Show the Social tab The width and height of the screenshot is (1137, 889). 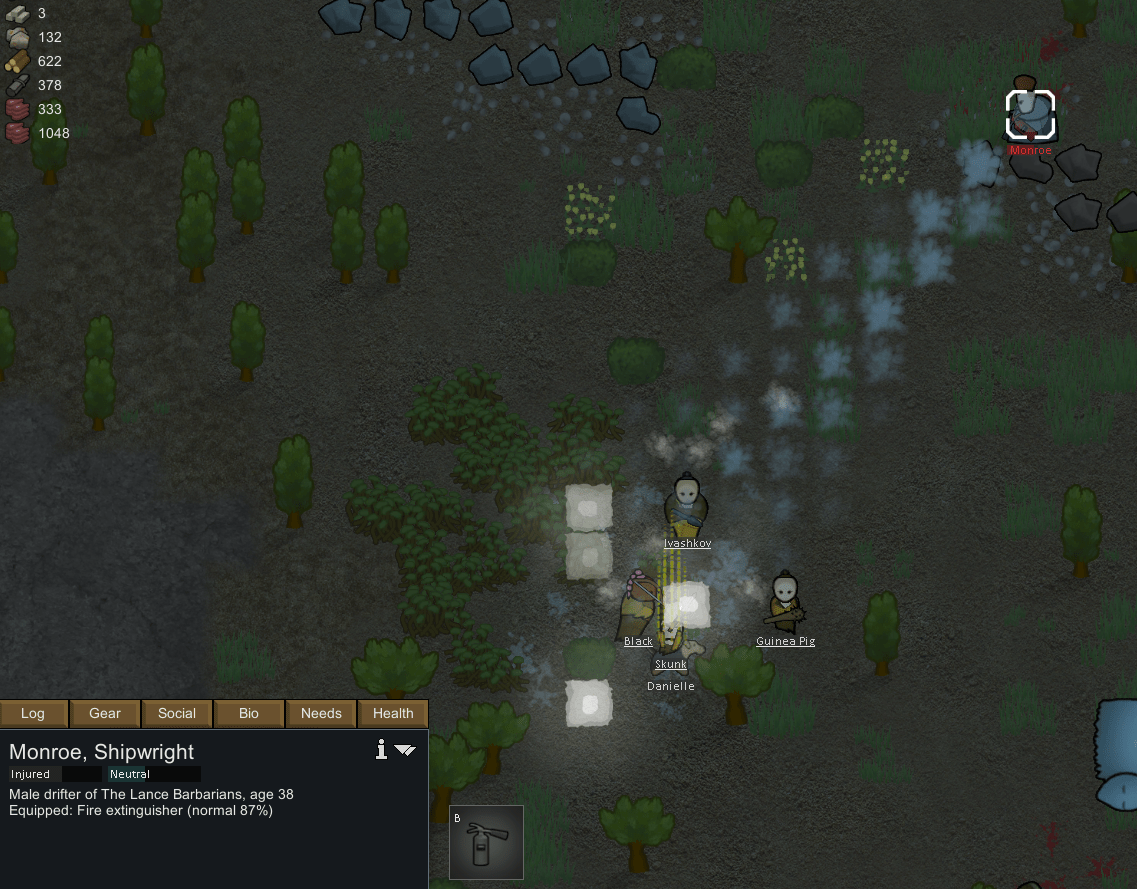(177, 713)
